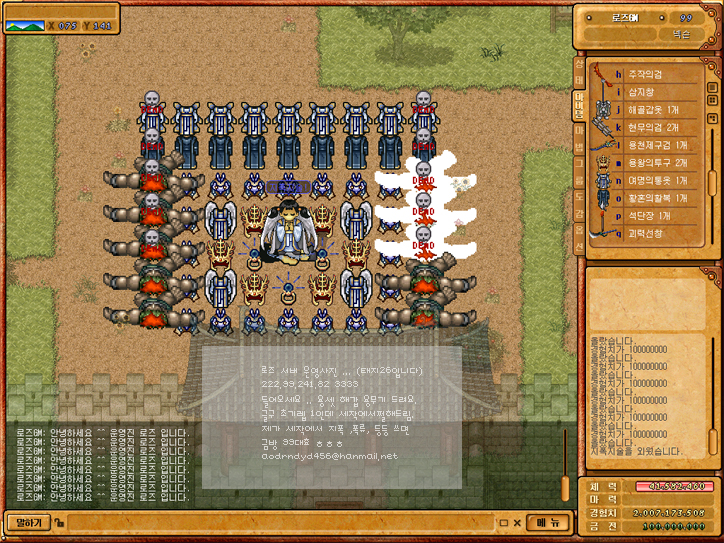Choose 괴력선창 at the list bottom
Screen dimensions: 724x543
[648, 233]
